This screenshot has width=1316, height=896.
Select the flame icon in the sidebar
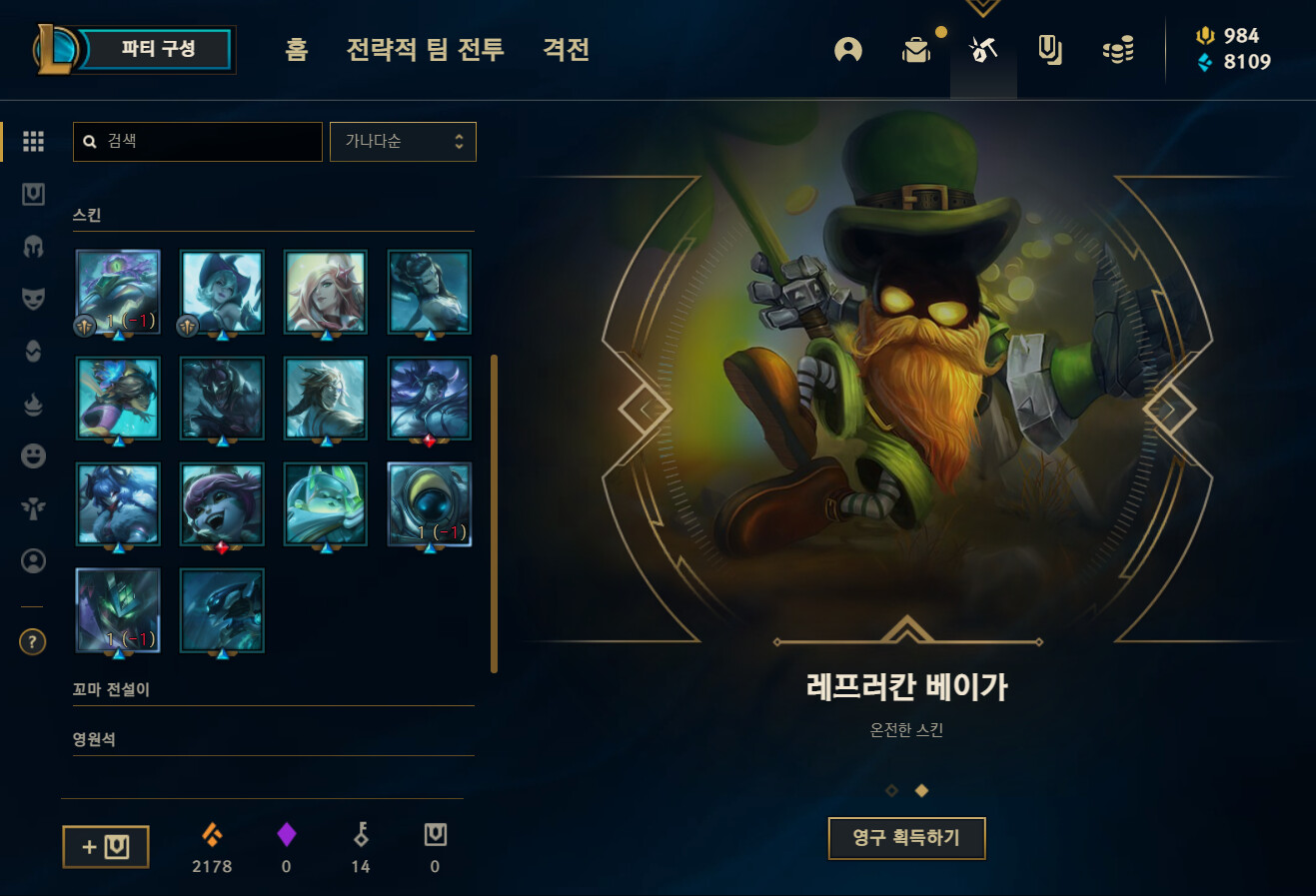pos(32,404)
